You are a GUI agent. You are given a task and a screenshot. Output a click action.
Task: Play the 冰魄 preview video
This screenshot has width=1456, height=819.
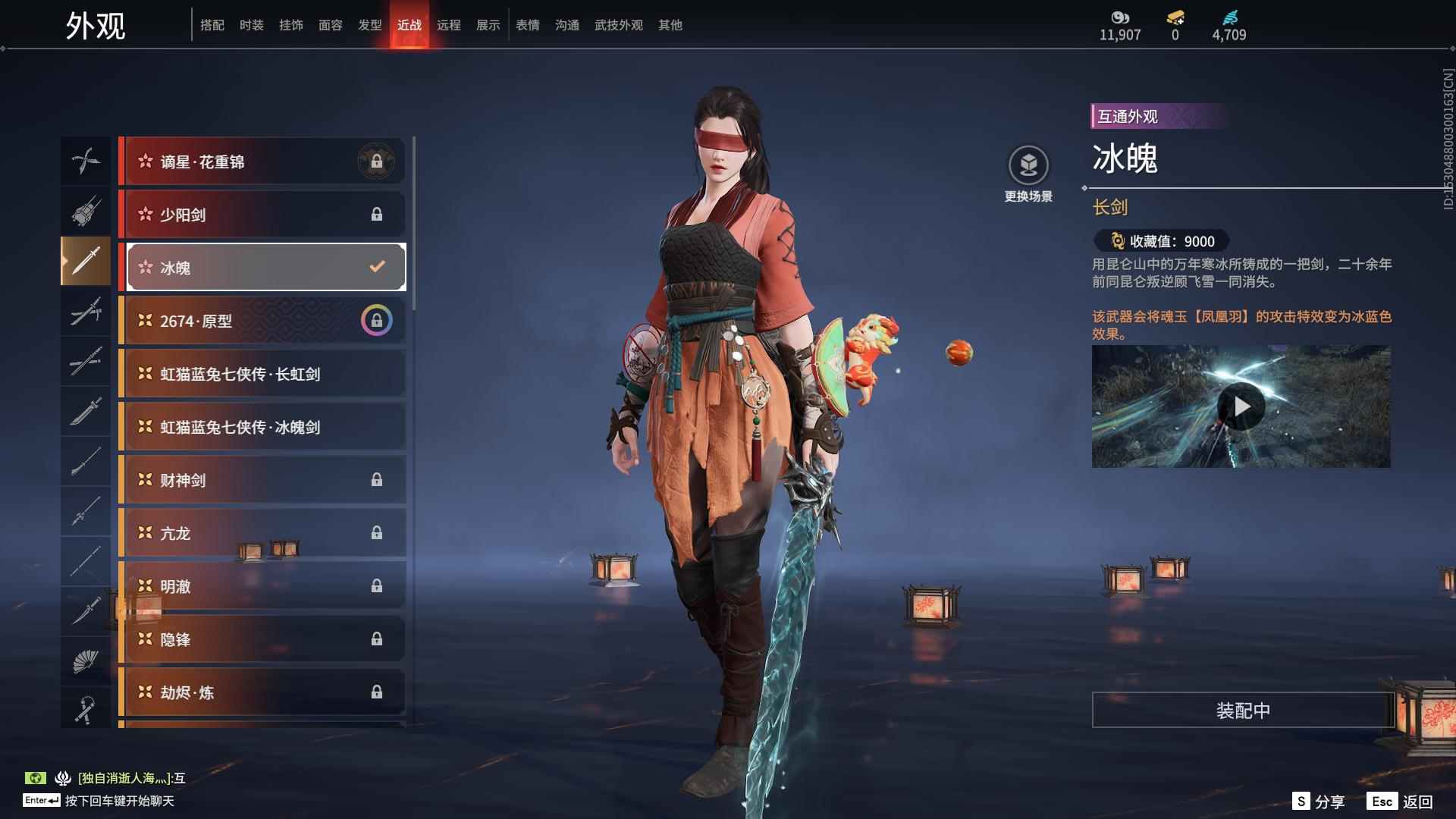click(1241, 406)
